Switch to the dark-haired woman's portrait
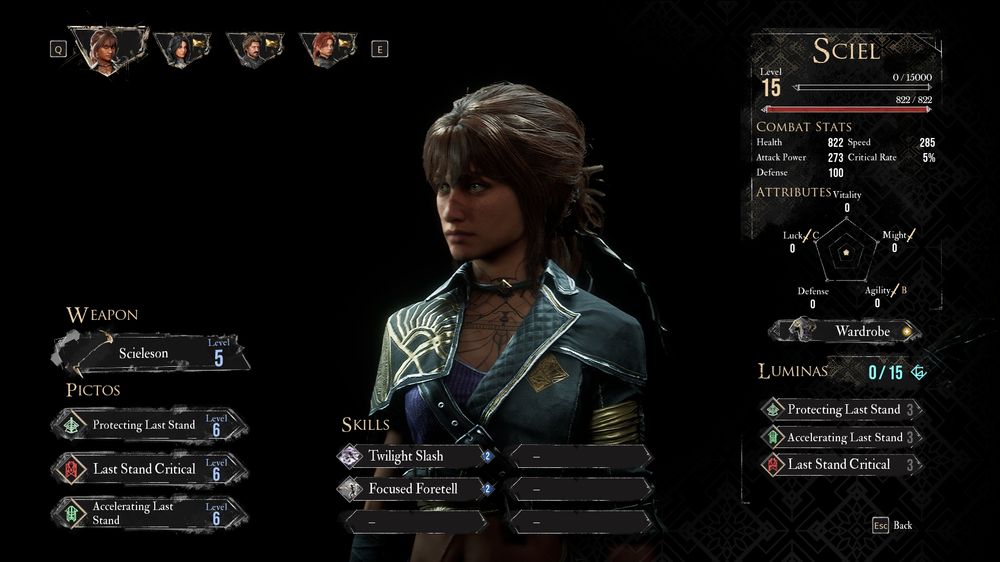 (181, 47)
